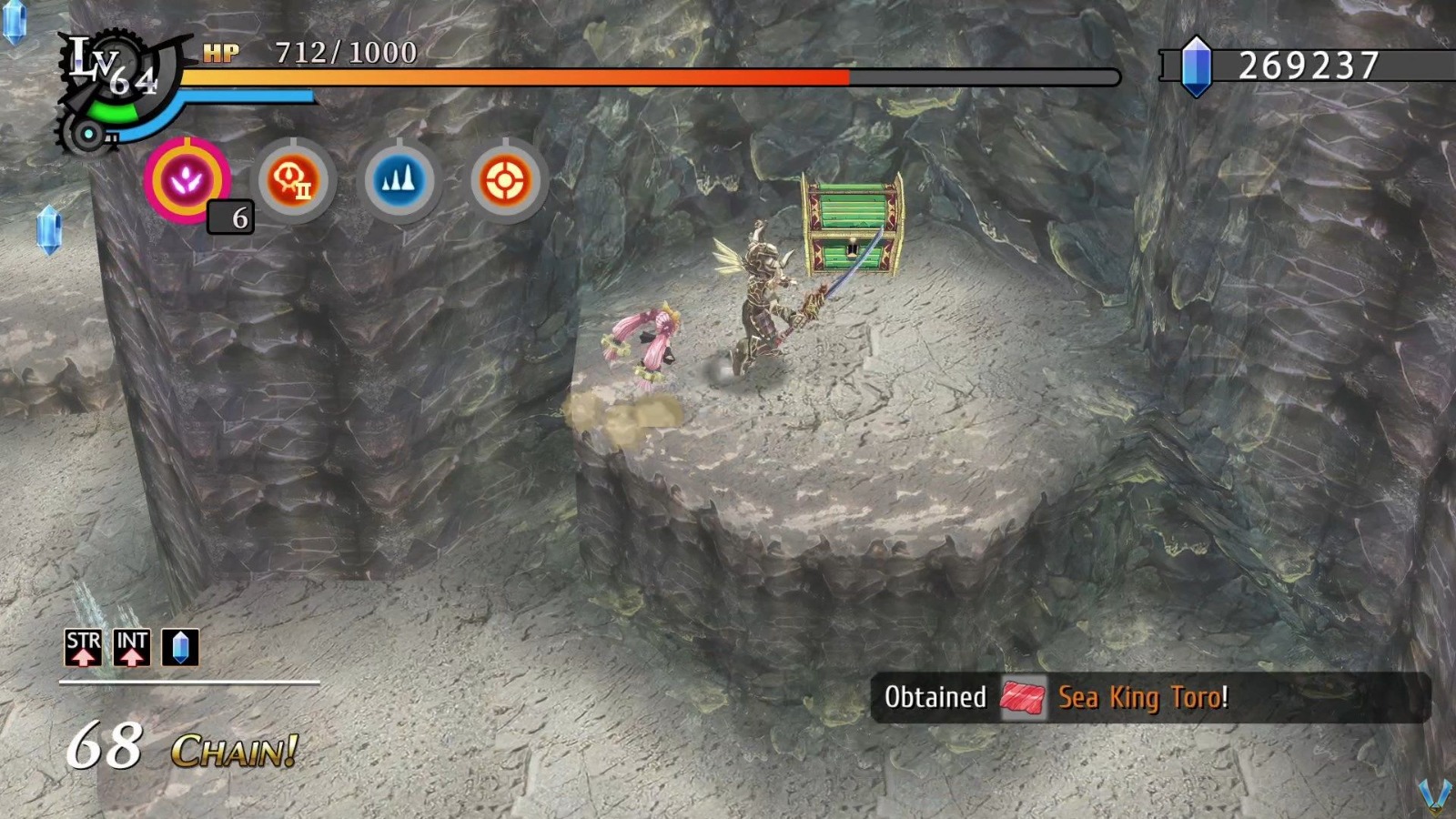Viewport: 1456px width, 819px height.
Task: Click the Sea King Toro meat icon
Action: (x=1024, y=697)
